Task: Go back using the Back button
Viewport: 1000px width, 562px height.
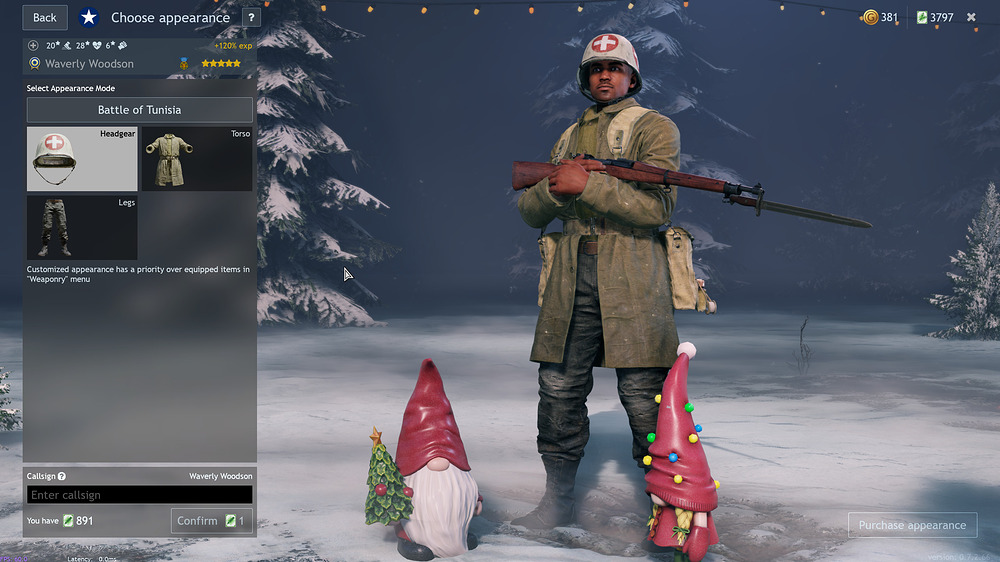Action: 45,17
